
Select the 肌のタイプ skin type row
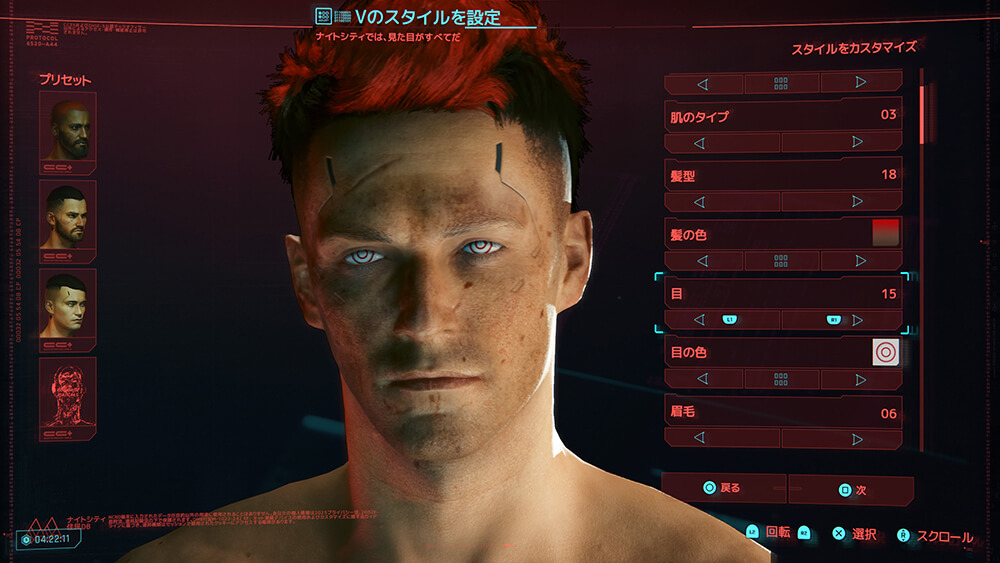783,115
